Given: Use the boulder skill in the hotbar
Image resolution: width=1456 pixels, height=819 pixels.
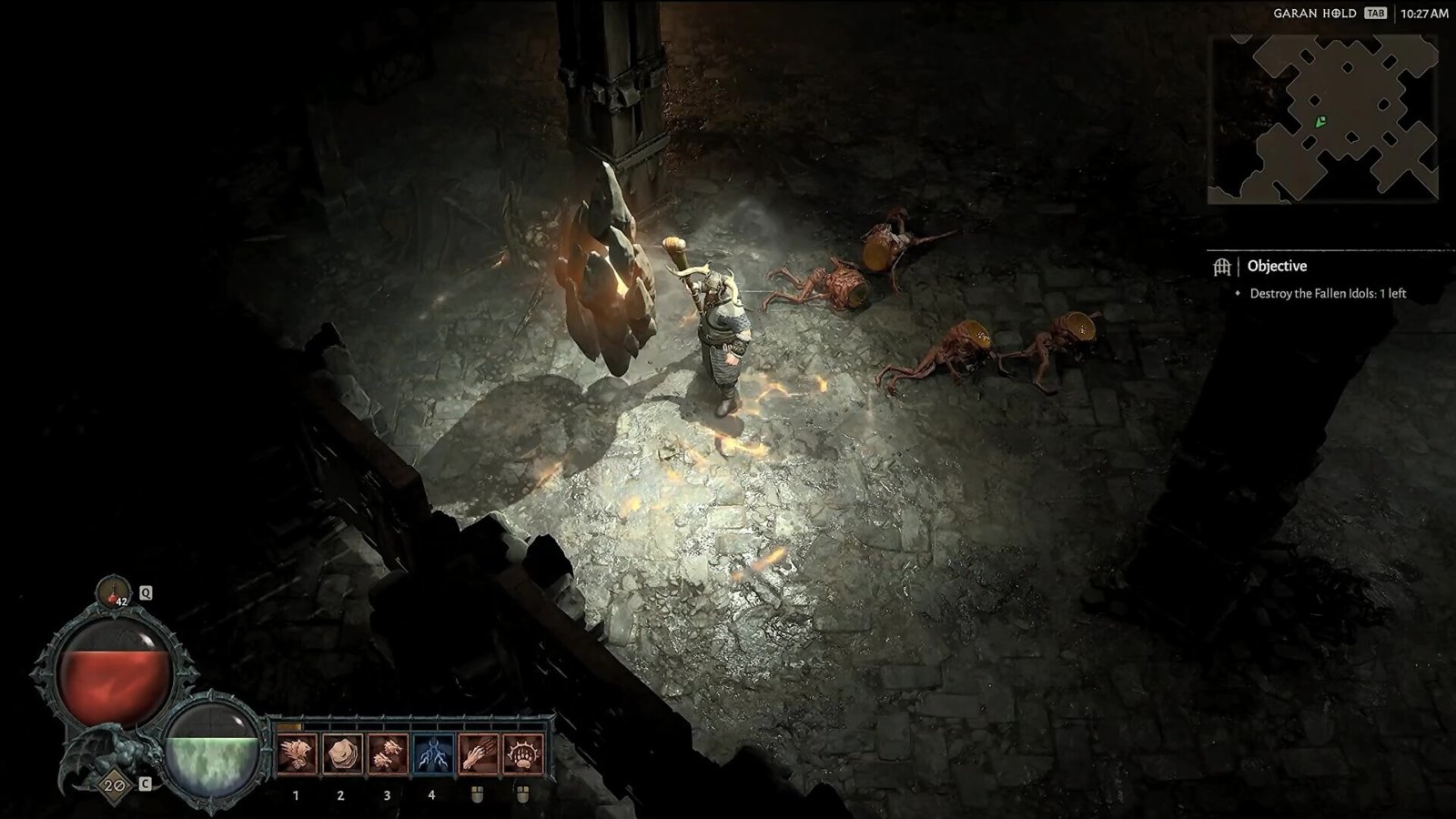Looking at the screenshot, I should [x=341, y=755].
